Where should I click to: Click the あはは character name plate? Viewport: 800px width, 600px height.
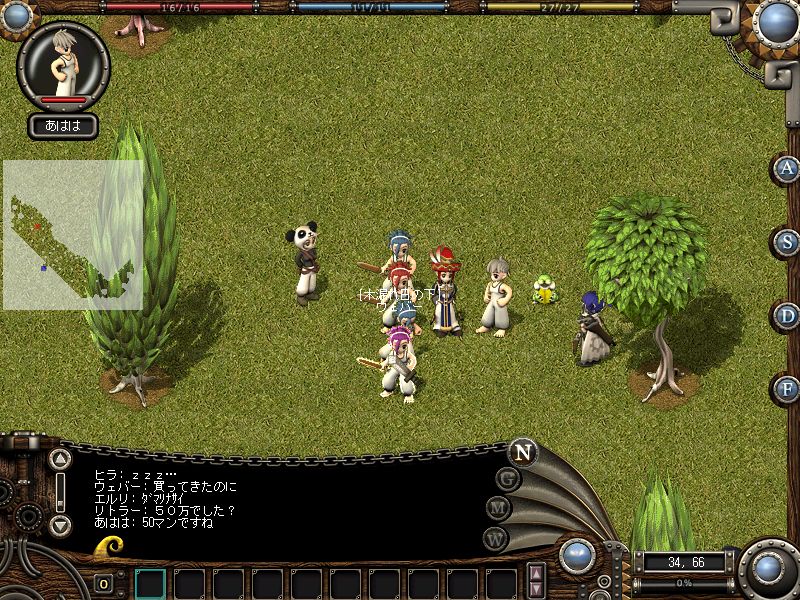pyautogui.click(x=63, y=126)
